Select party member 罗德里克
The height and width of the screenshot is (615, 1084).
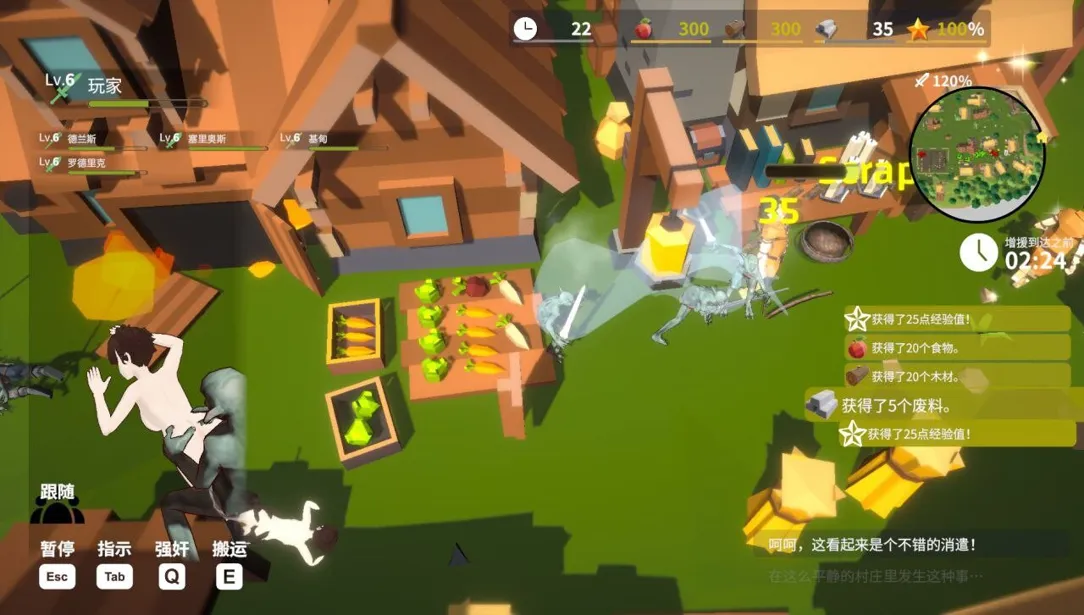click(x=88, y=164)
